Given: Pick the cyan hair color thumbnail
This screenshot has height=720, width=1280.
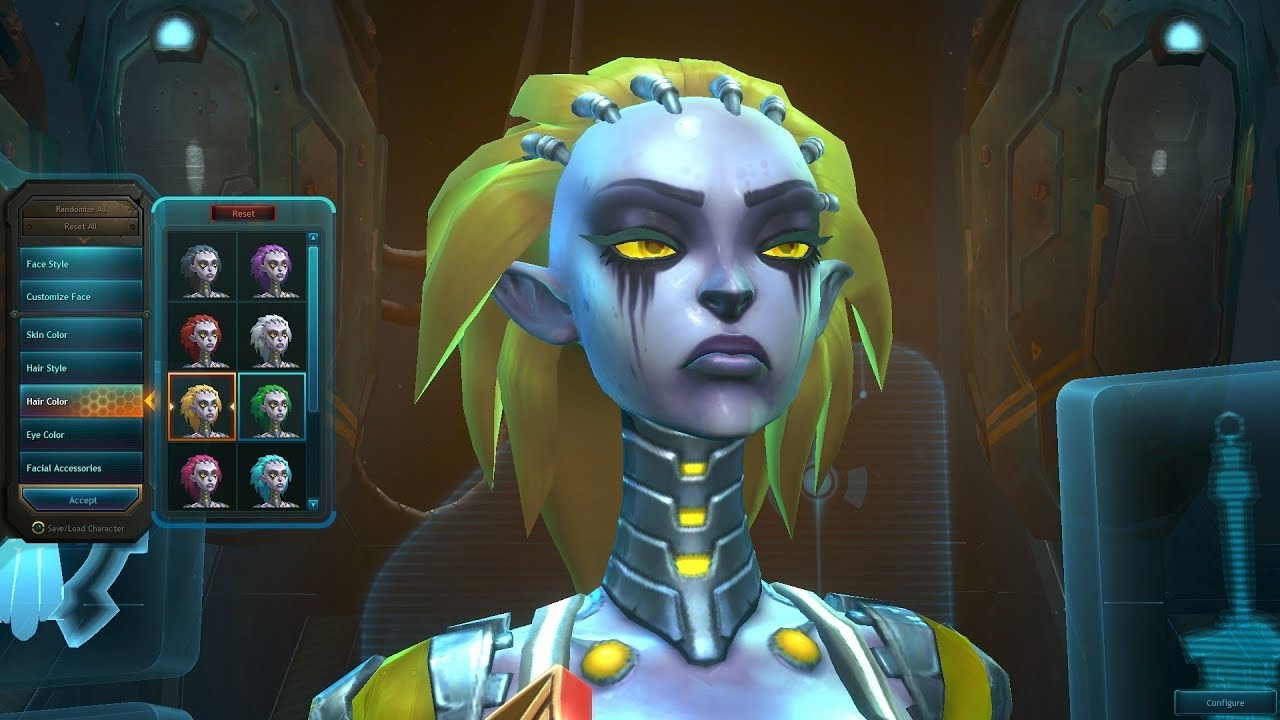Looking at the screenshot, I should [x=271, y=478].
